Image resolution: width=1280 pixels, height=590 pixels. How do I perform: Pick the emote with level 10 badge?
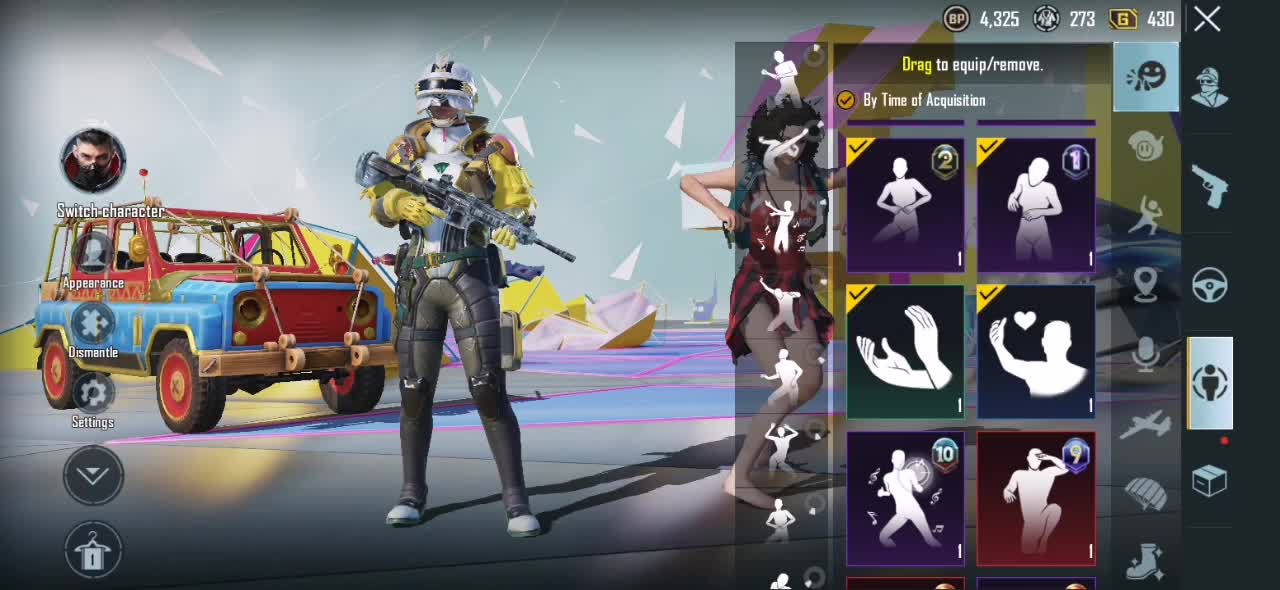[905, 498]
